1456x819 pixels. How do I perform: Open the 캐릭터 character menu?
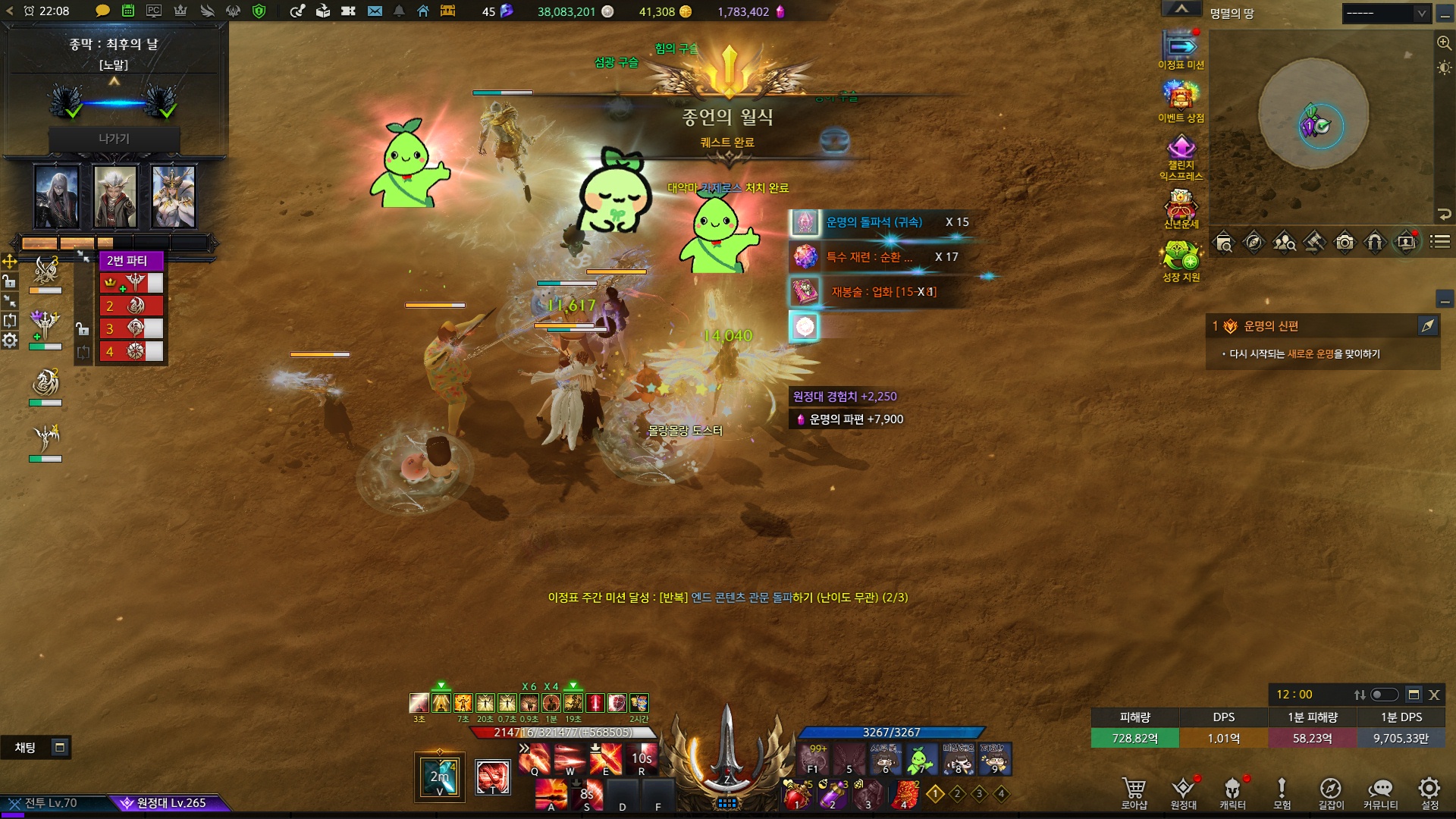click(1232, 792)
